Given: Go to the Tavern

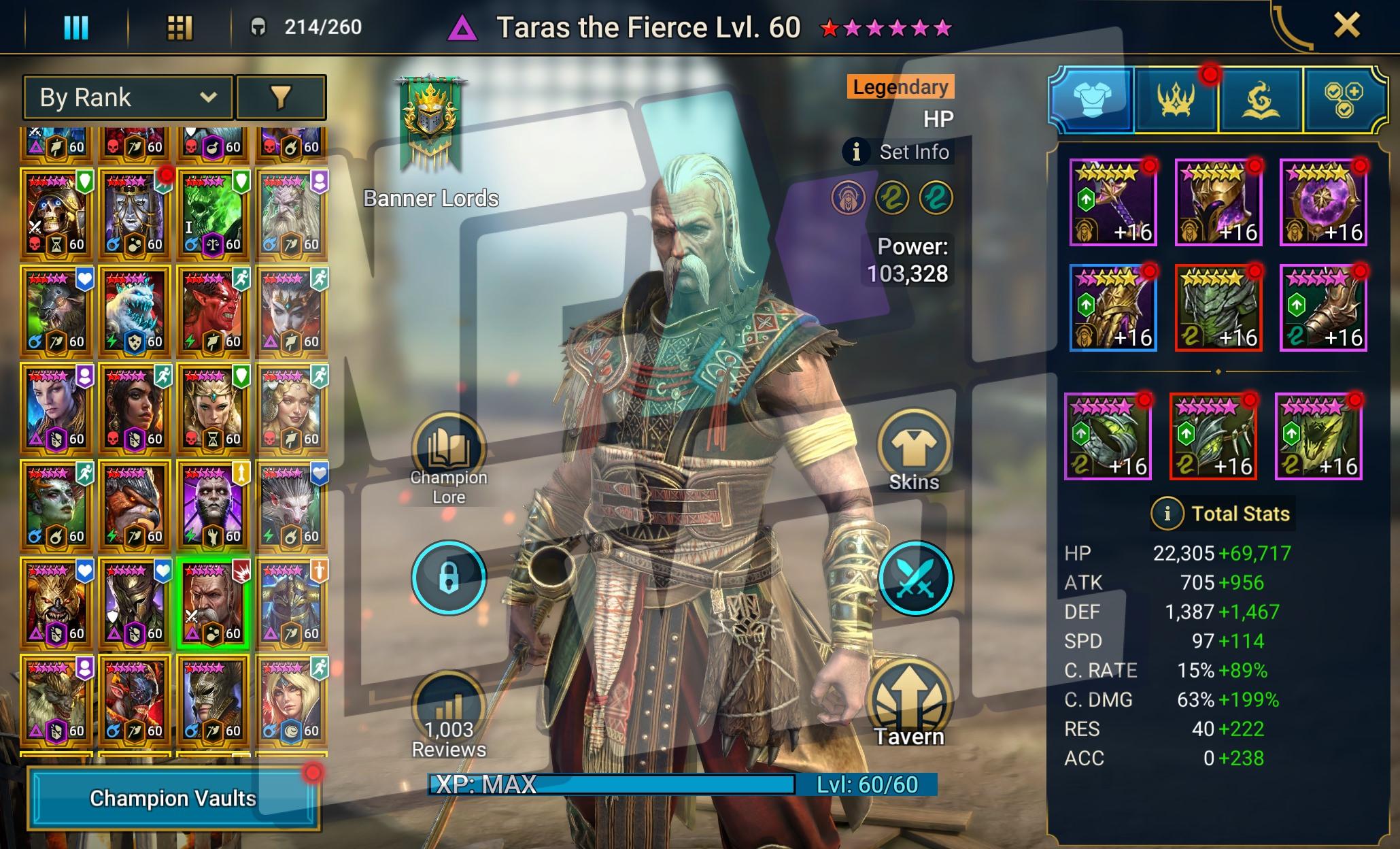Looking at the screenshot, I should click(910, 705).
